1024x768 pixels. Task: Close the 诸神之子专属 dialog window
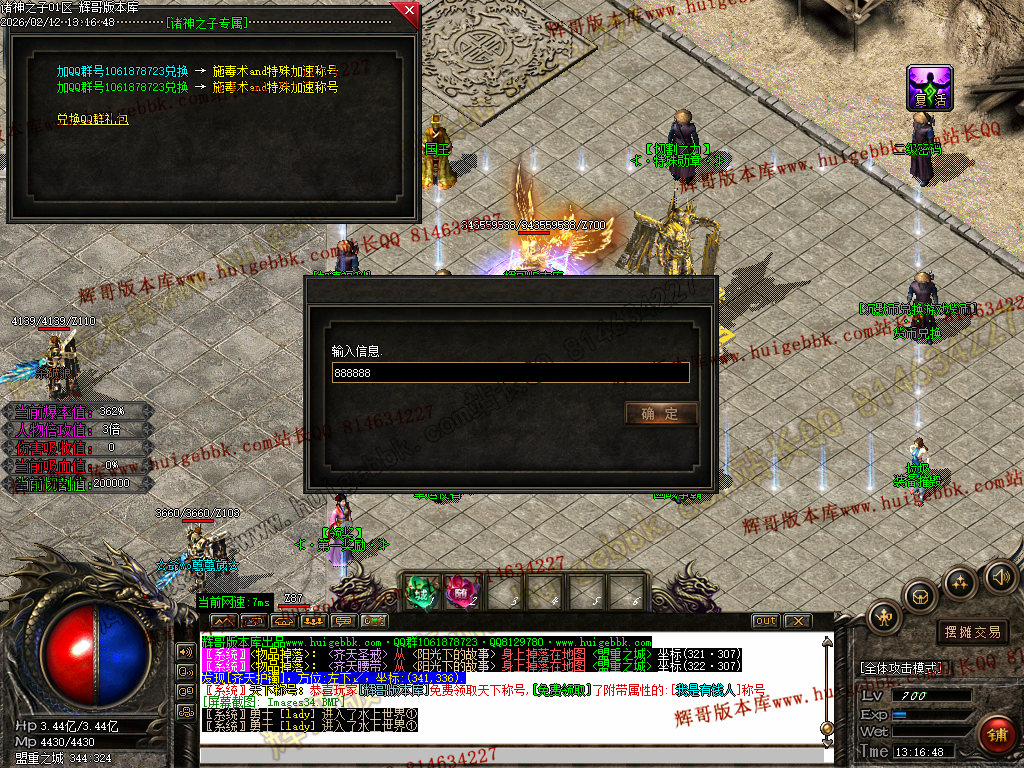pos(406,13)
